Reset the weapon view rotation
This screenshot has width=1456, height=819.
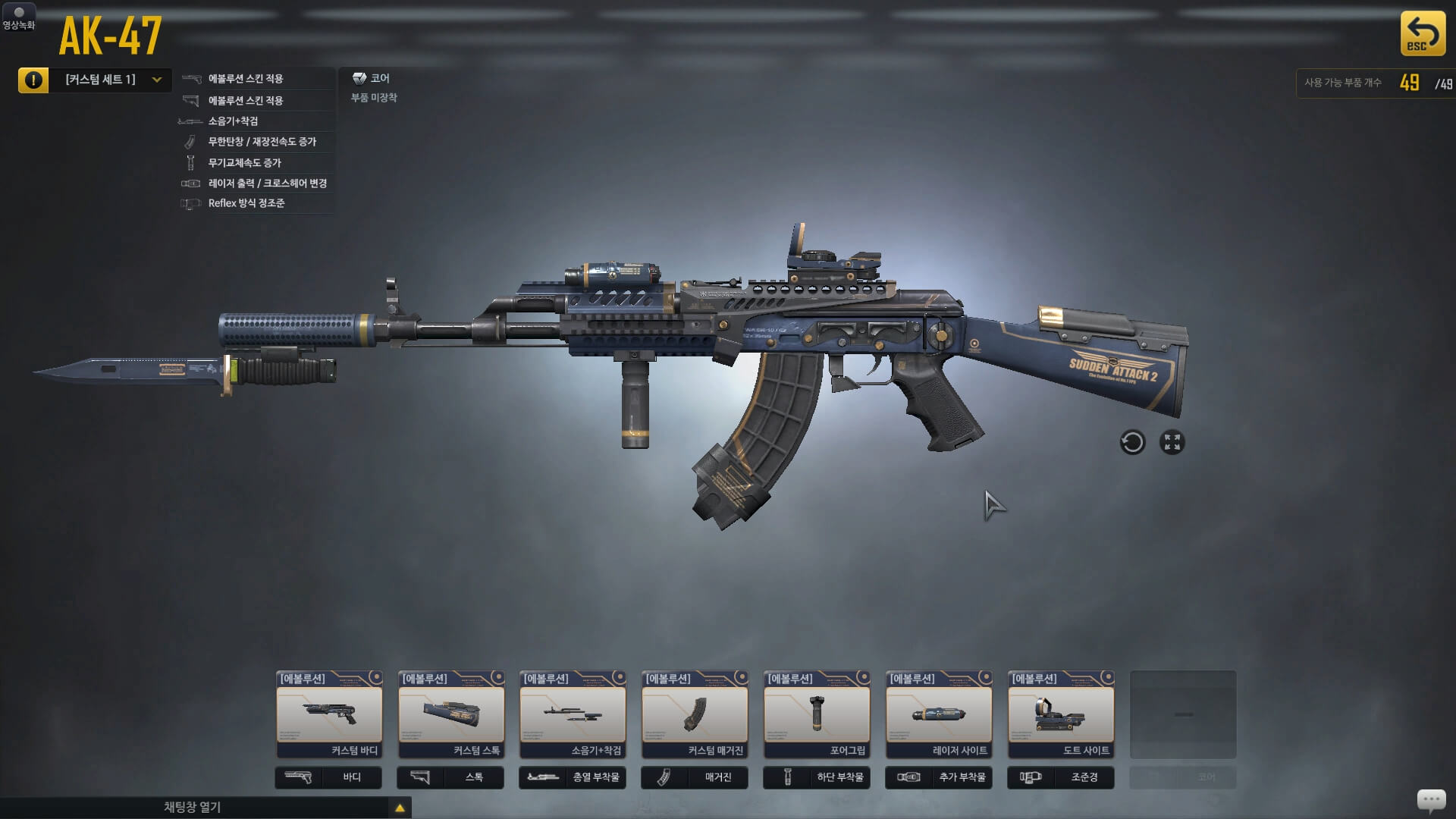[x=1132, y=442]
